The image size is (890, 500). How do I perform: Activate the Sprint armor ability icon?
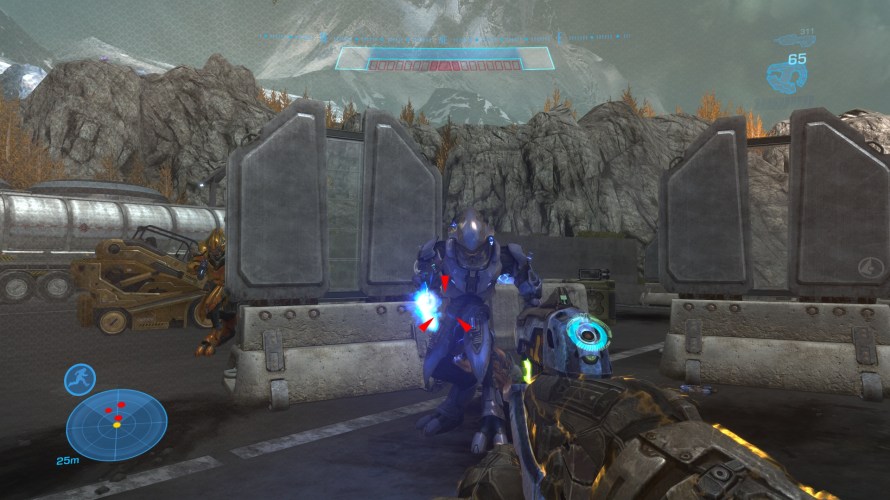[x=79, y=379]
